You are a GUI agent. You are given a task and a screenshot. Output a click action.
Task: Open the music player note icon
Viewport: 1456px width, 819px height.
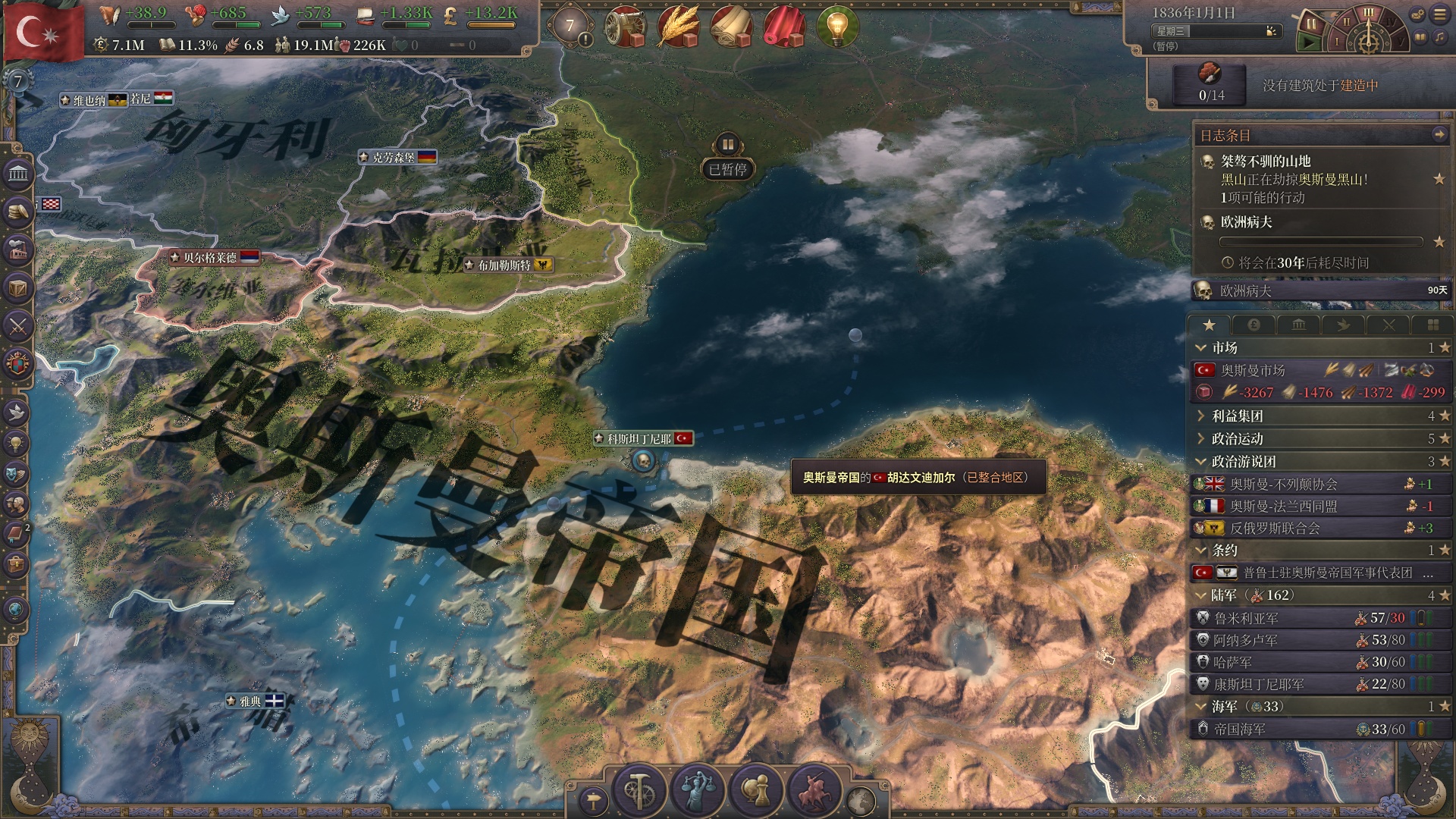click(x=1439, y=37)
